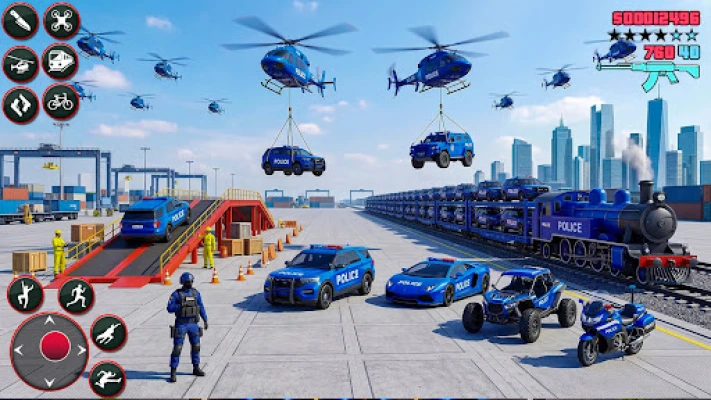Activate the raised-arm pose action button
The image size is (711, 400).
(x=25, y=295)
